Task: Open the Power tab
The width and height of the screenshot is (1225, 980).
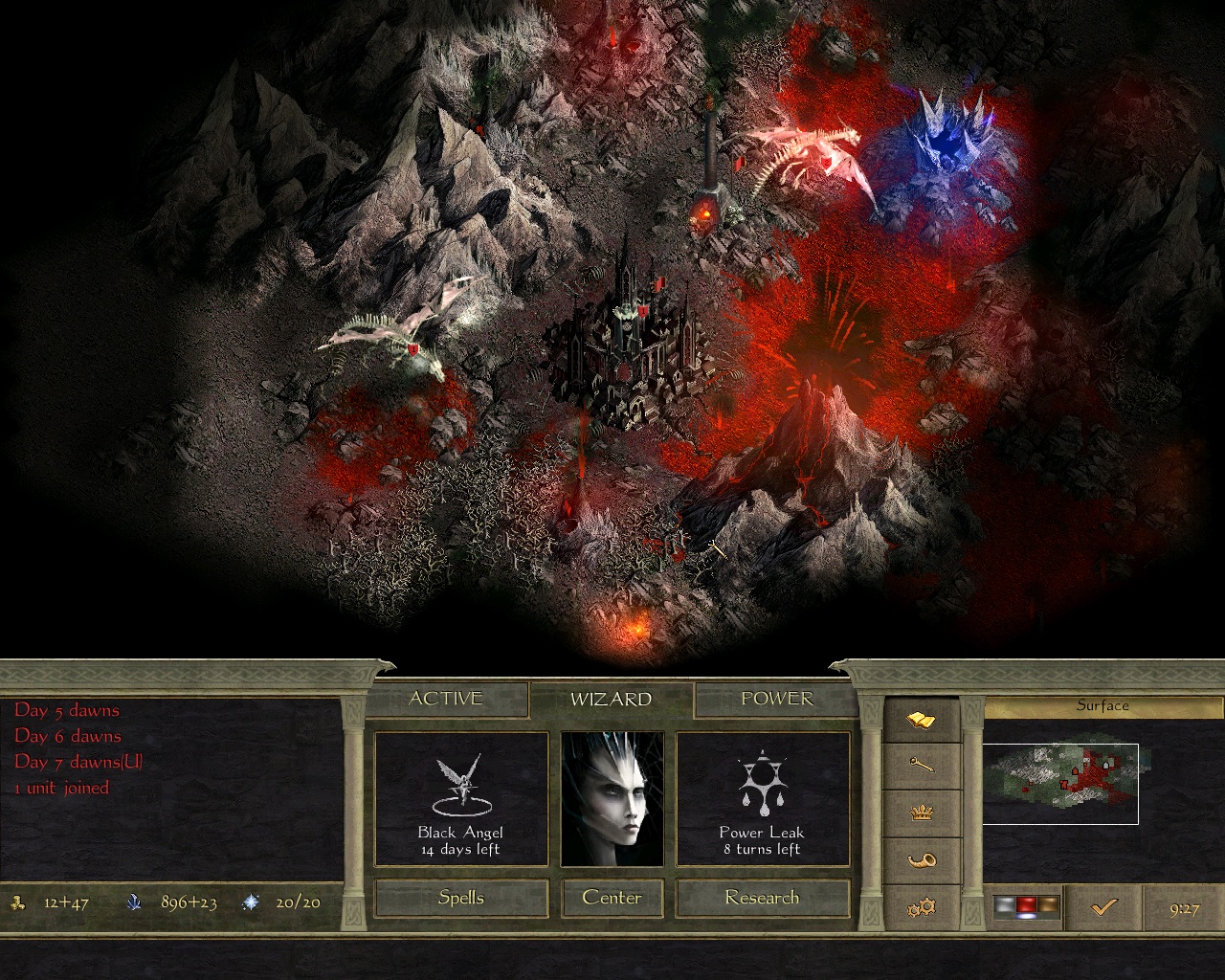Action: 776,699
